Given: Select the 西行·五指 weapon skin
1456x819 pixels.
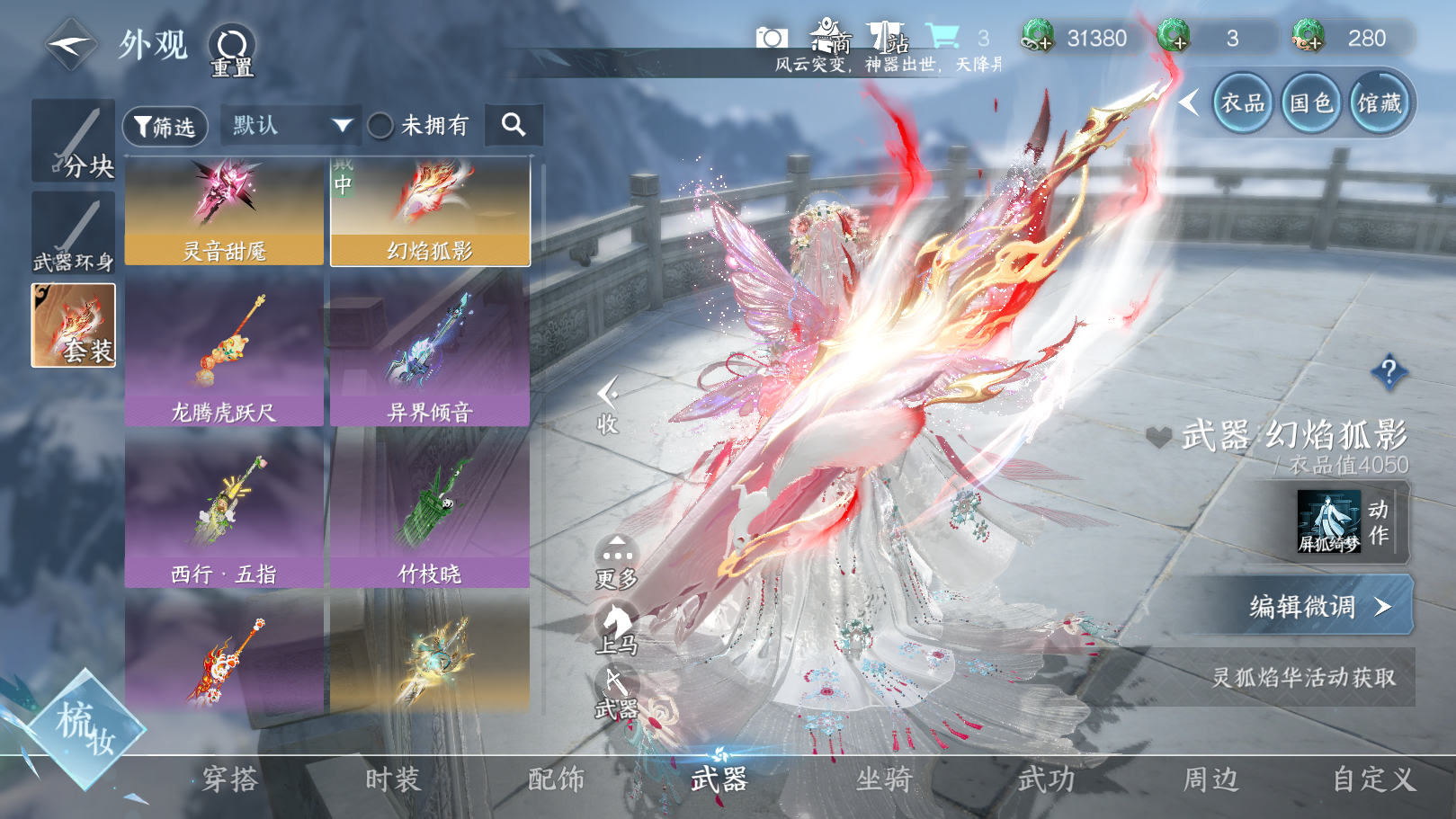Looking at the screenshot, I should tap(224, 513).
